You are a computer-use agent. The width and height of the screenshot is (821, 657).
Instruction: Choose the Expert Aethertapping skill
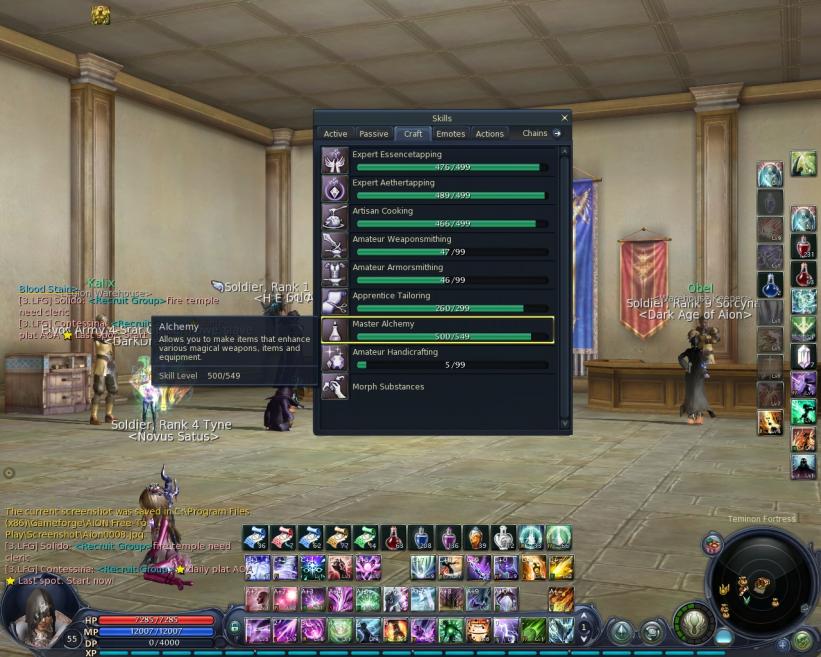click(x=437, y=188)
